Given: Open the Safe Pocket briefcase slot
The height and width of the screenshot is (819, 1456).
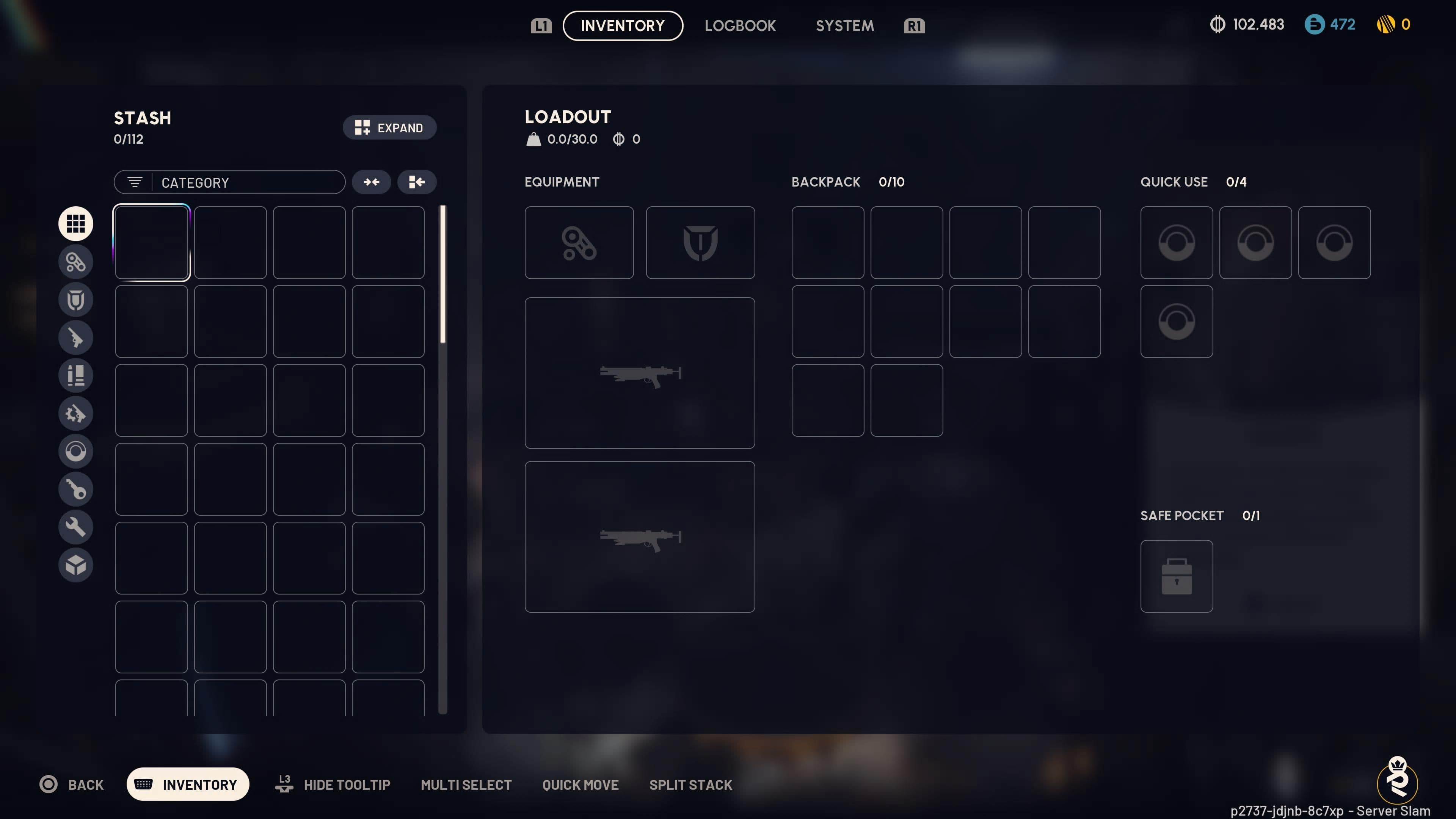Looking at the screenshot, I should [x=1177, y=576].
